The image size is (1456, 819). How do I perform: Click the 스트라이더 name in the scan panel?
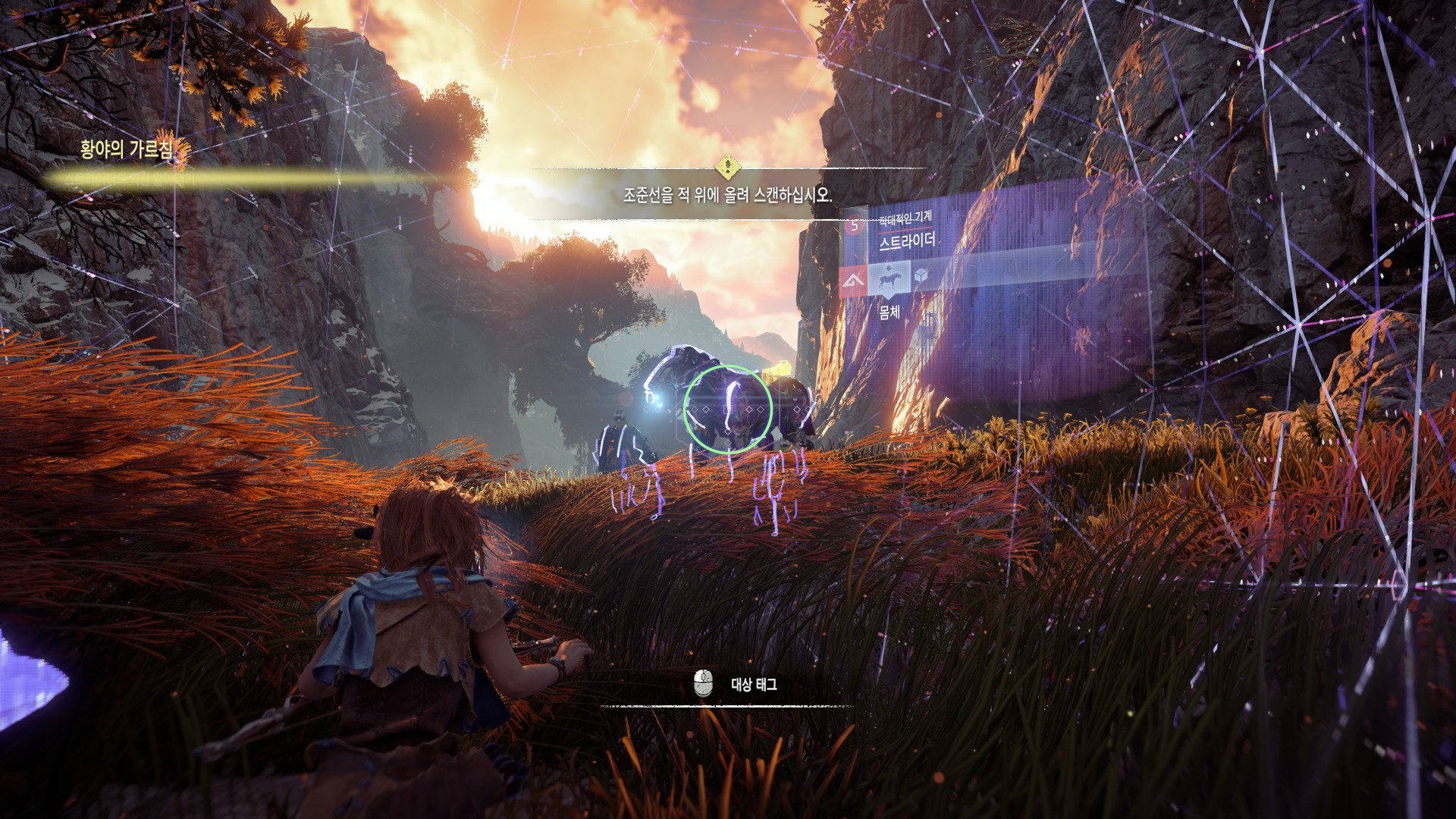click(907, 242)
